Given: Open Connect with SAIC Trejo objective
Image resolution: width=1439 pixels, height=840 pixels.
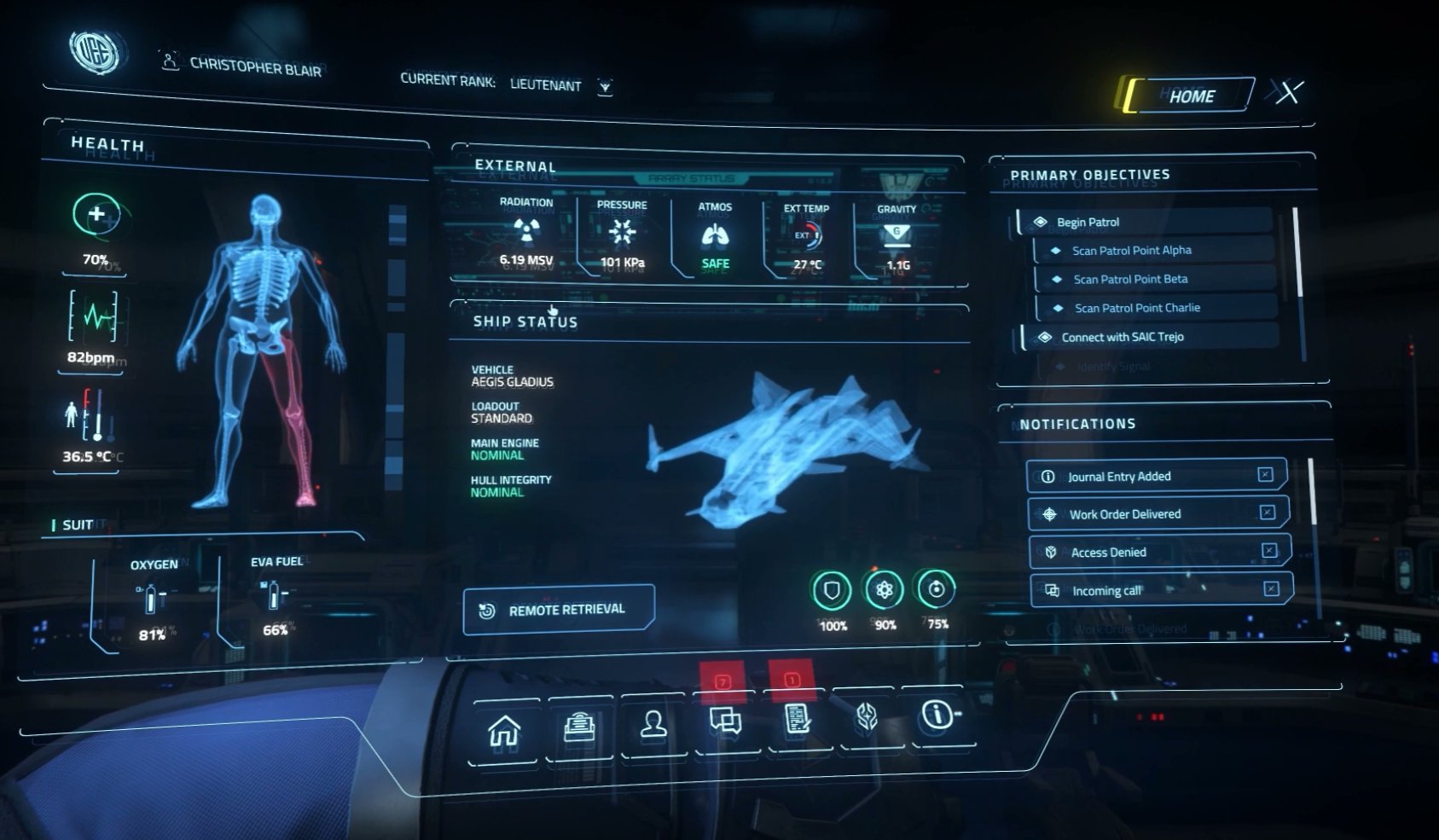Looking at the screenshot, I should pyautogui.click(x=1122, y=337).
